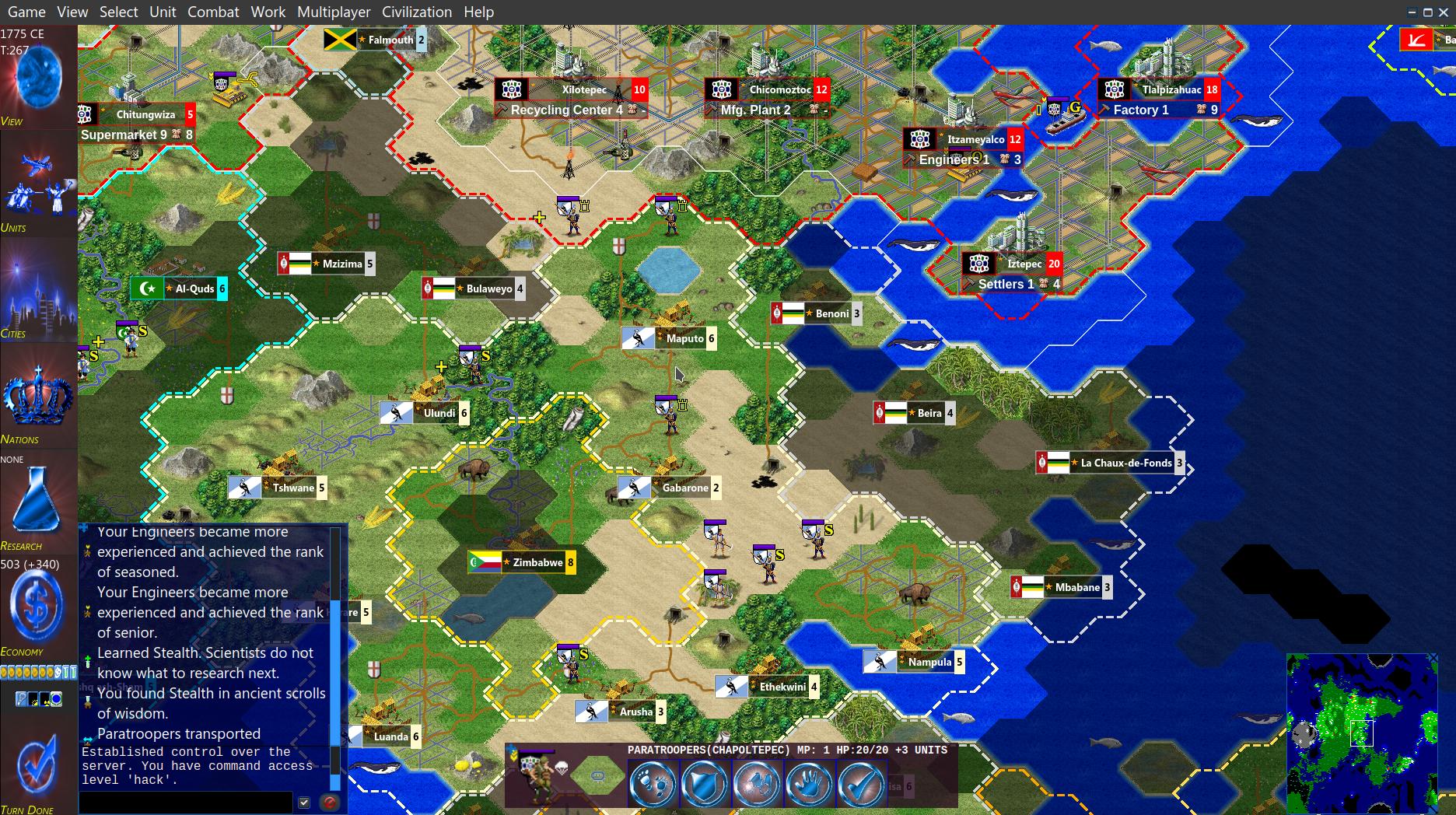Open the Multiplayer menu

pos(331,12)
